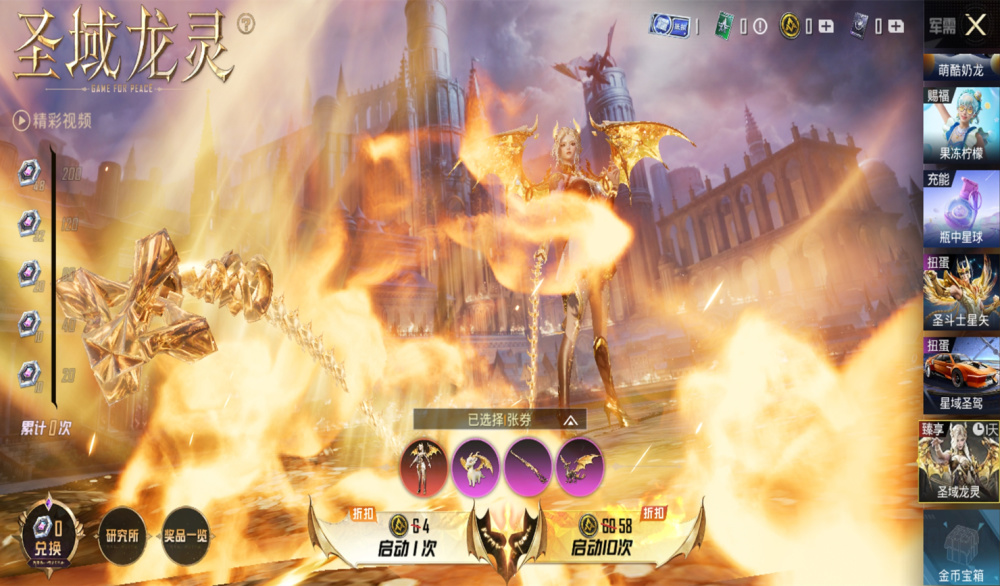Expand the 已选择 ticket selector
The image size is (1000, 586).
pyautogui.click(x=570, y=420)
